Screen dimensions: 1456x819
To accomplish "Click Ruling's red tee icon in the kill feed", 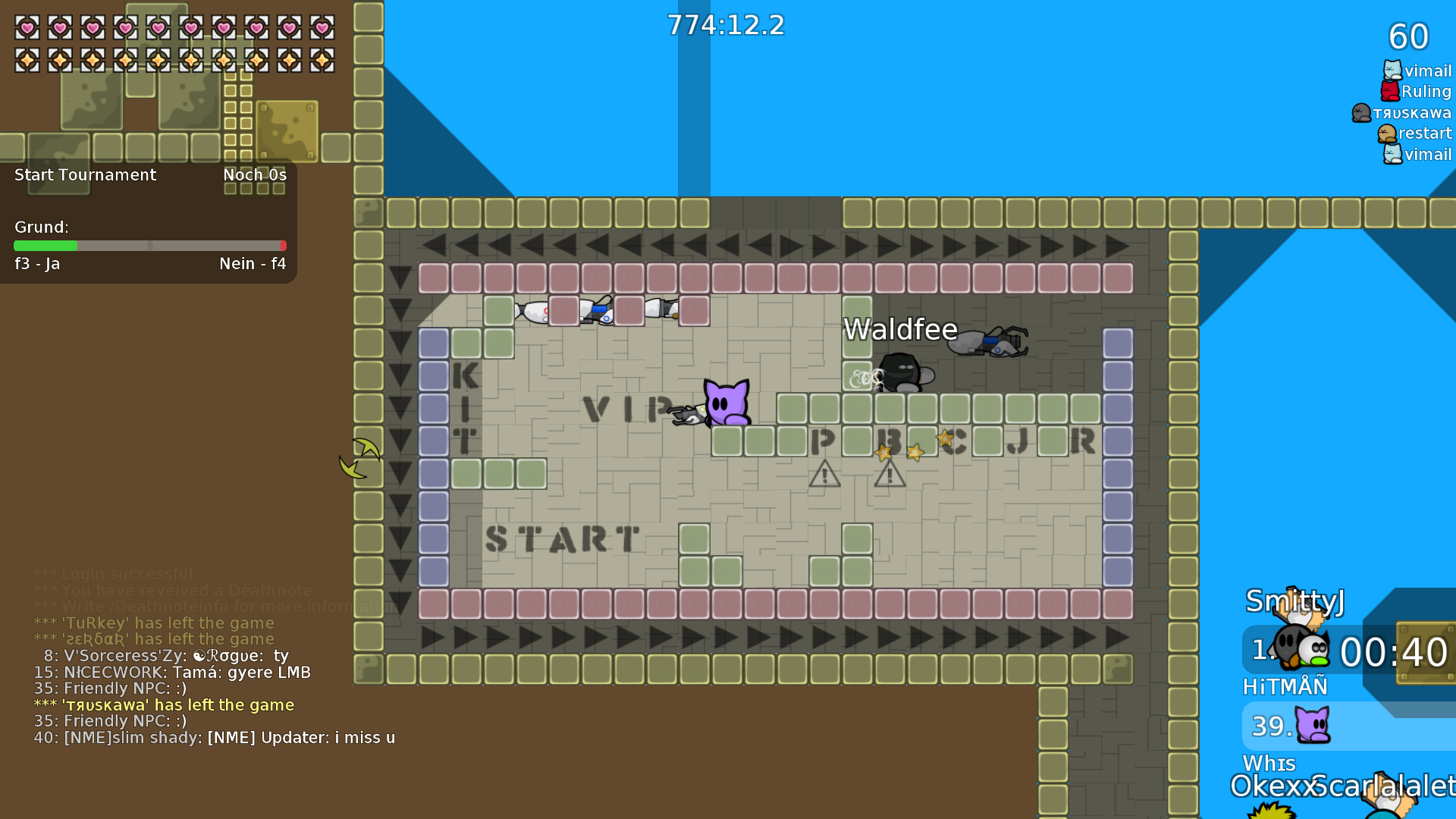I will 1389,91.
